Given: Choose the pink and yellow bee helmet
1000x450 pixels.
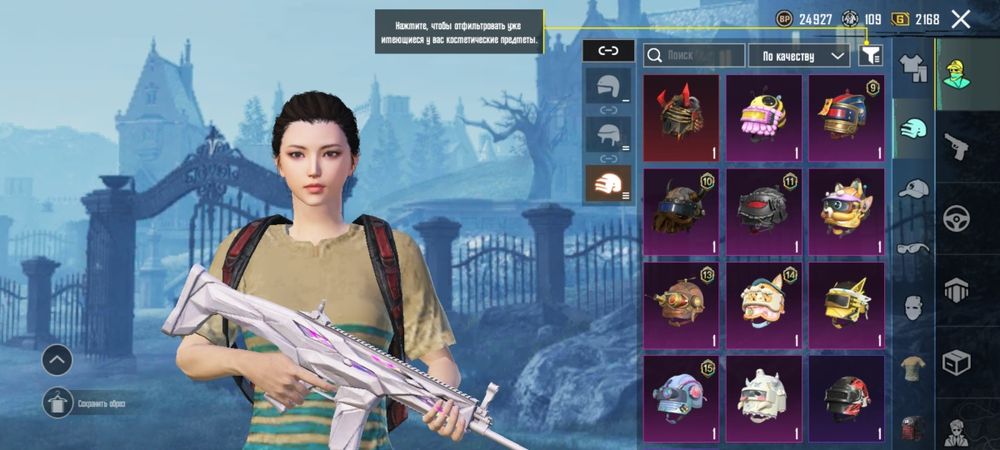Looking at the screenshot, I should coord(764,118).
